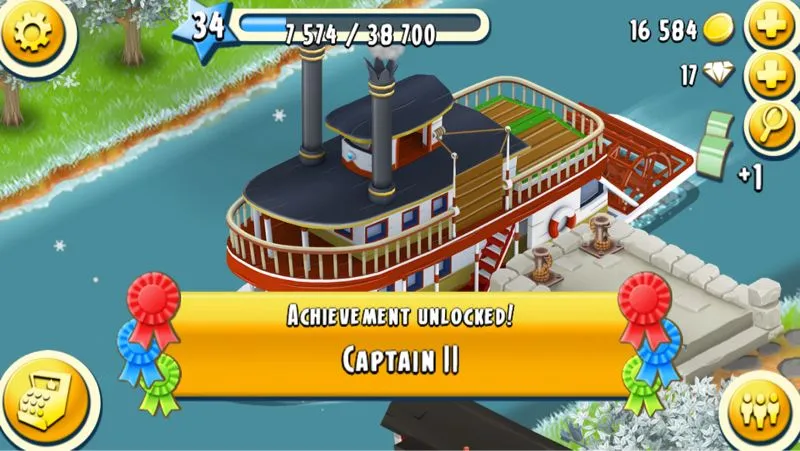Tap the Captain II achievement banner
Viewport: 800px width, 451px height.
400,343
